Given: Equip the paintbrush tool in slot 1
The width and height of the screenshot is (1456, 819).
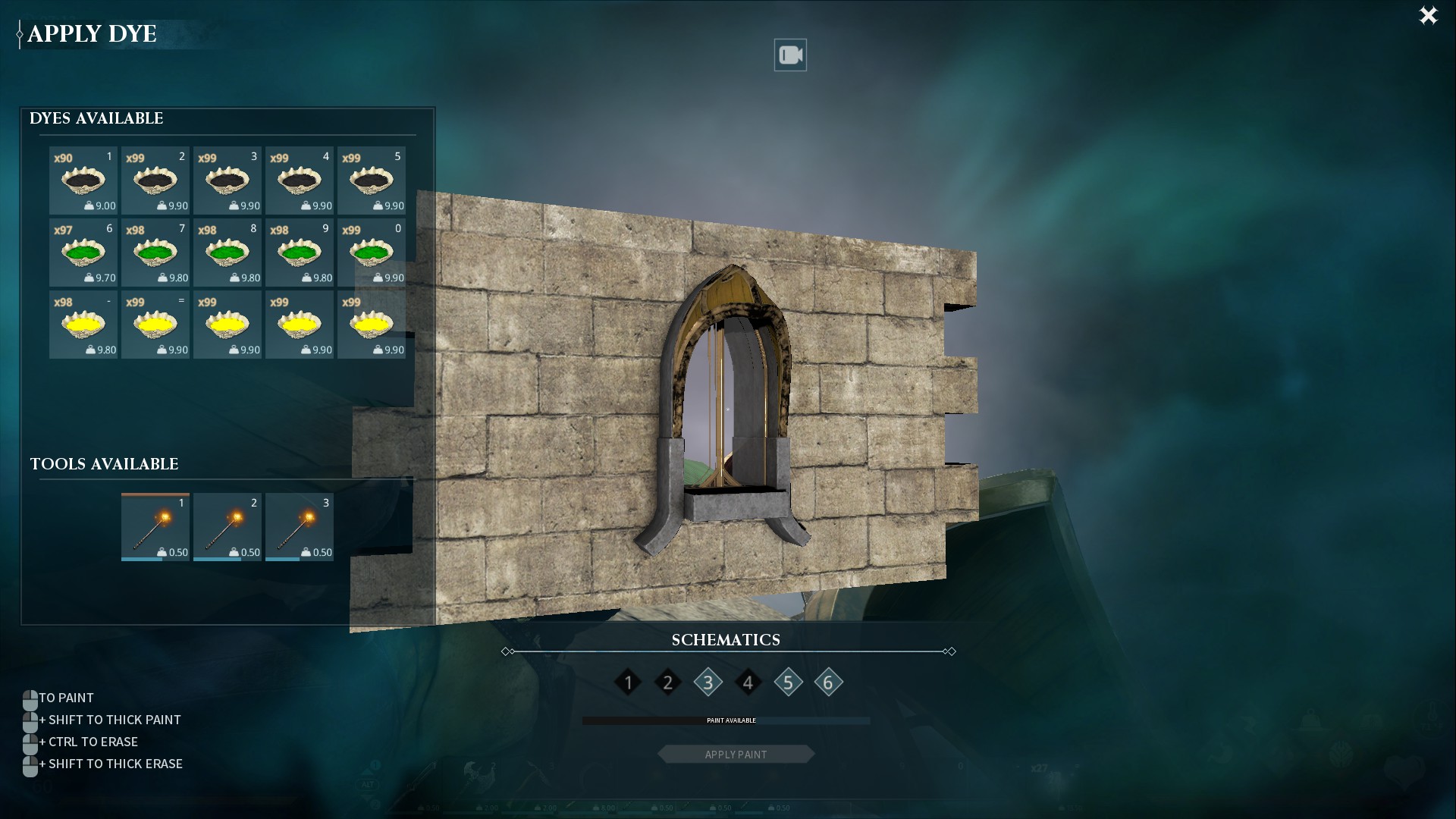Looking at the screenshot, I should click(x=155, y=527).
